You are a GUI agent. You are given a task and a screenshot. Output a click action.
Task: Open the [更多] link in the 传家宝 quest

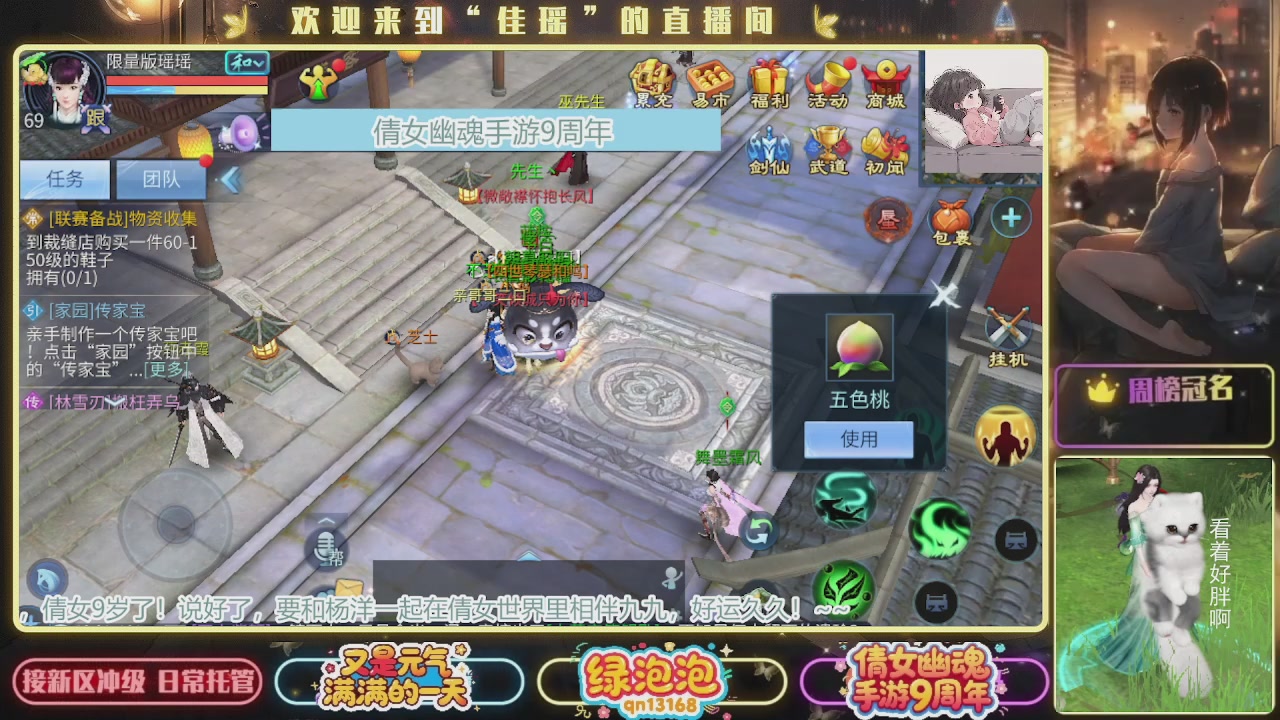pos(165,369)
